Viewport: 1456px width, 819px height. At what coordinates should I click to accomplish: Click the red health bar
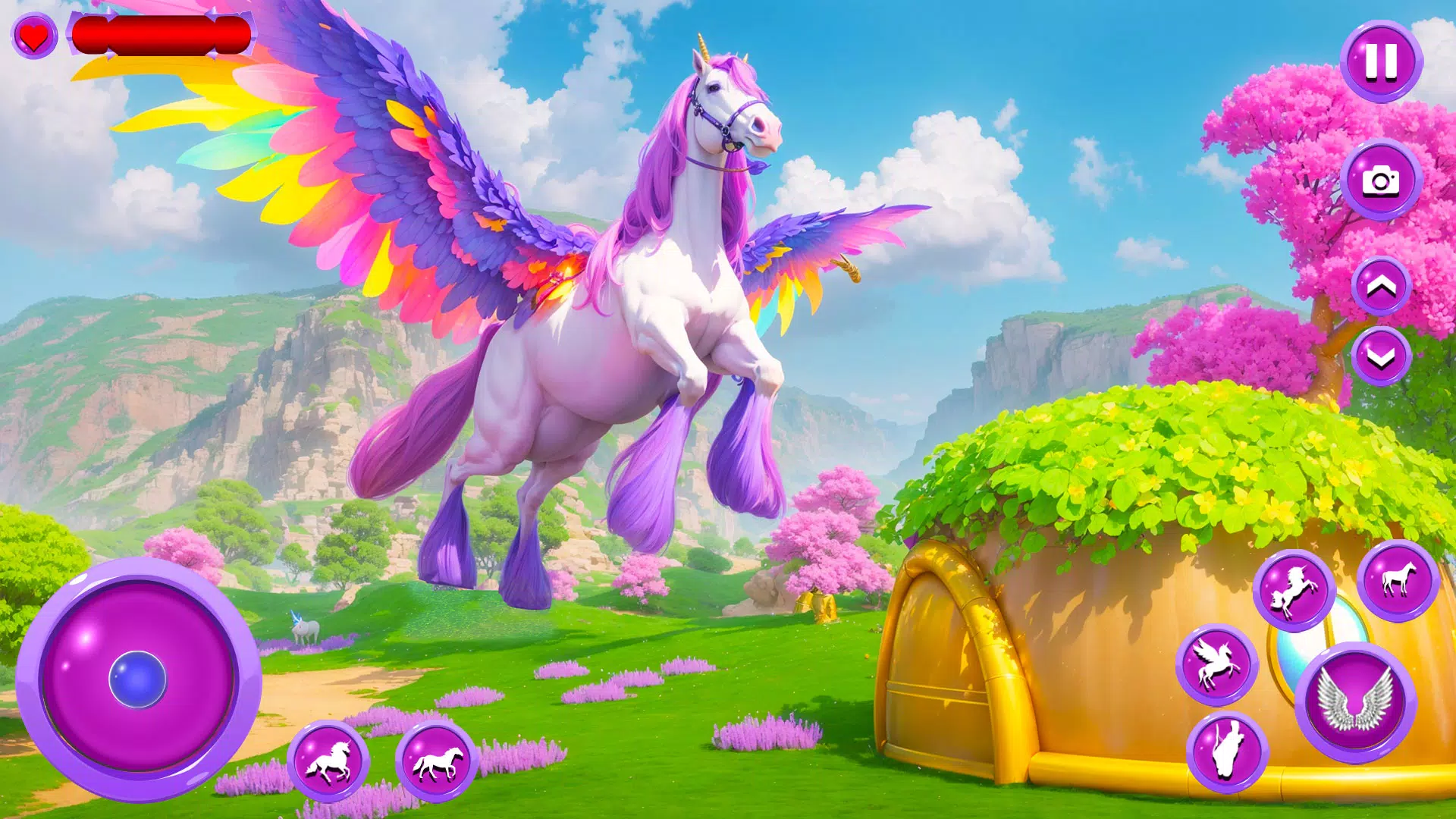pos(163,36)
